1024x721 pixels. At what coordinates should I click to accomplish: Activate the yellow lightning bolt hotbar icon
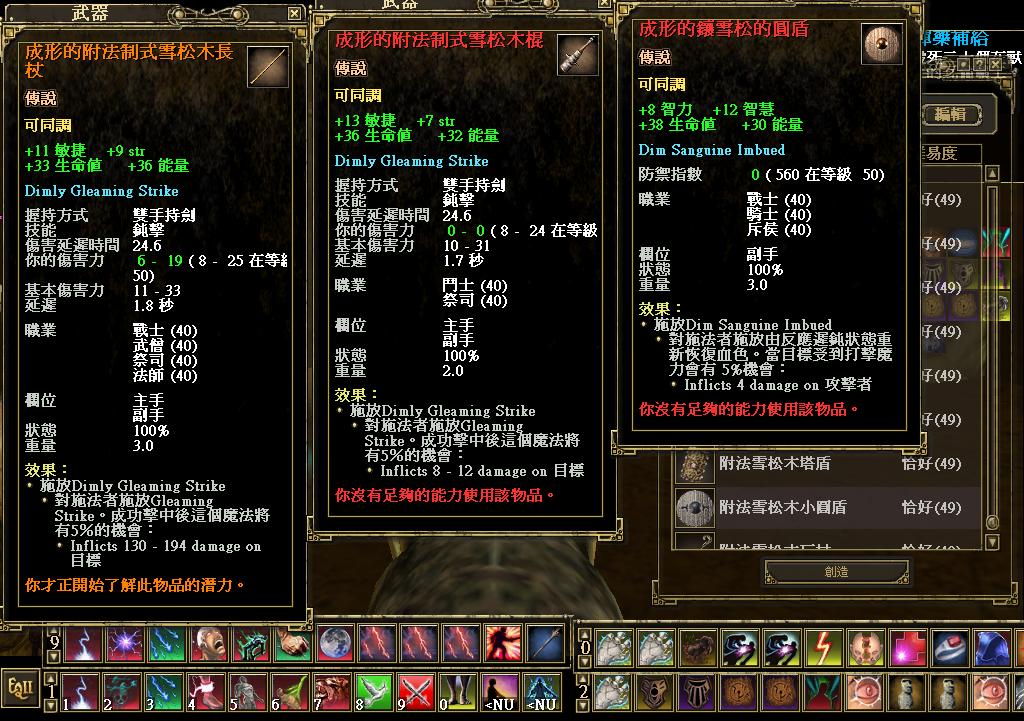pyautogui.click(x=821, y=647)
